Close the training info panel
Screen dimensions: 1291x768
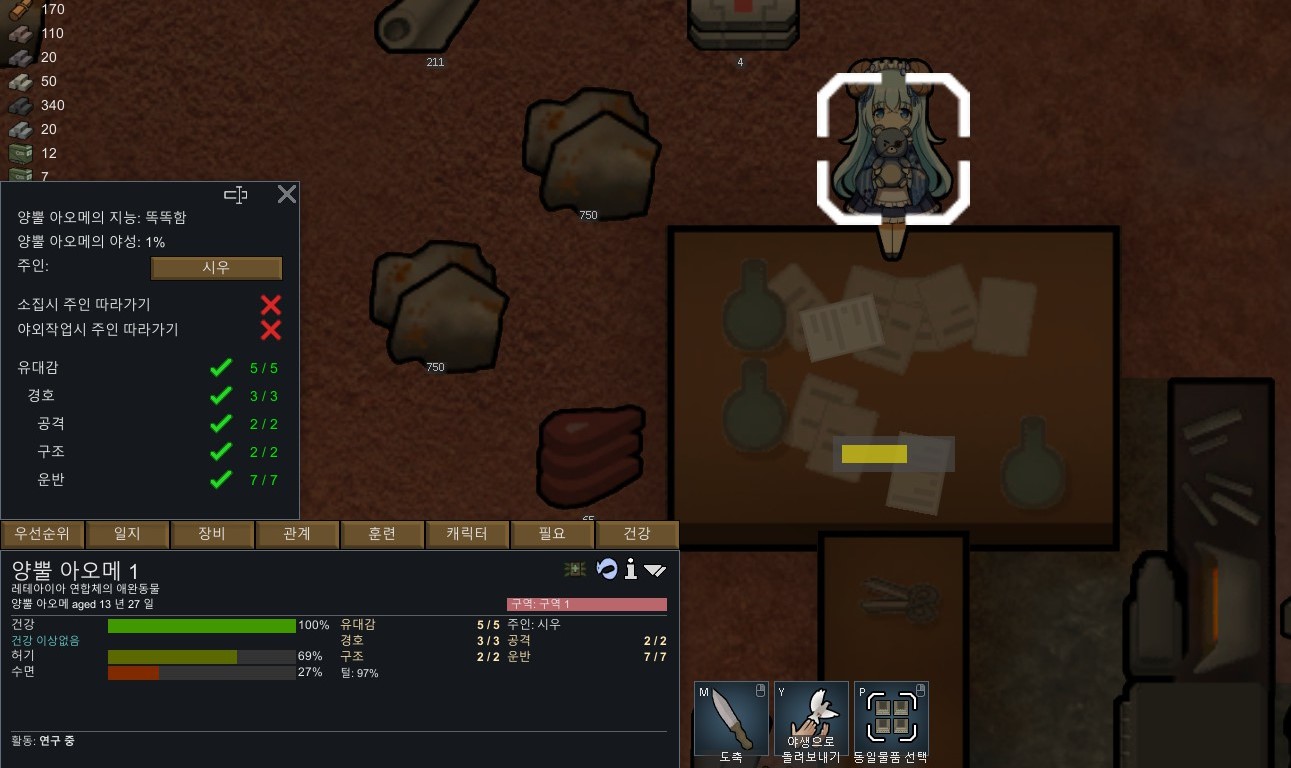point(287,194)
